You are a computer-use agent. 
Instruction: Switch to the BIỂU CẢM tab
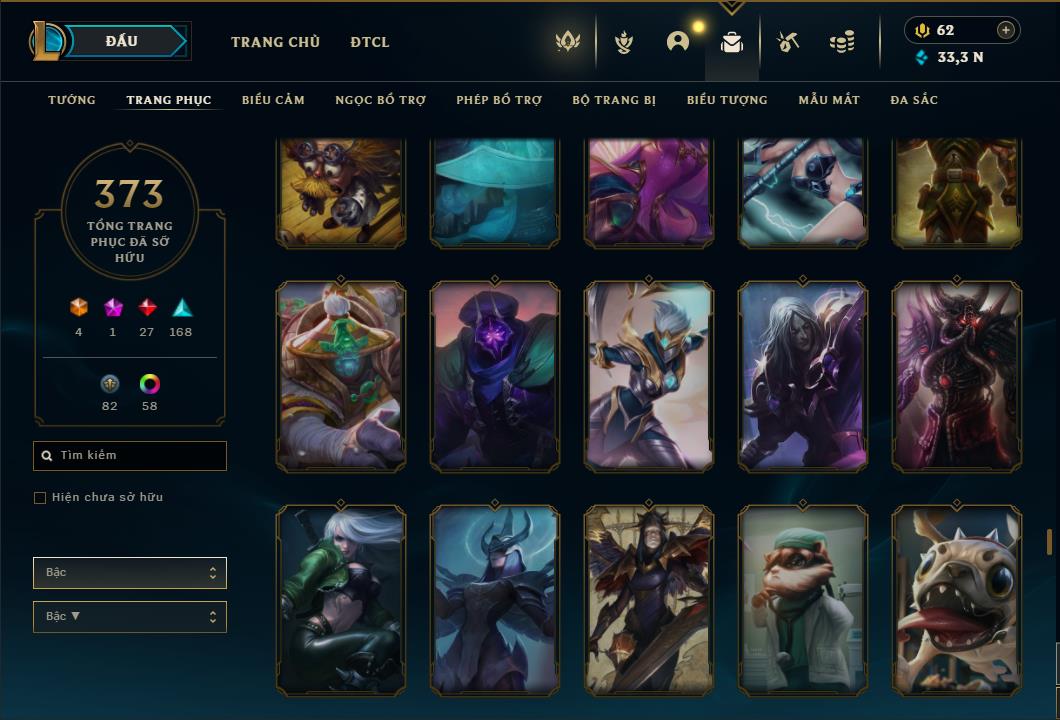273,100
